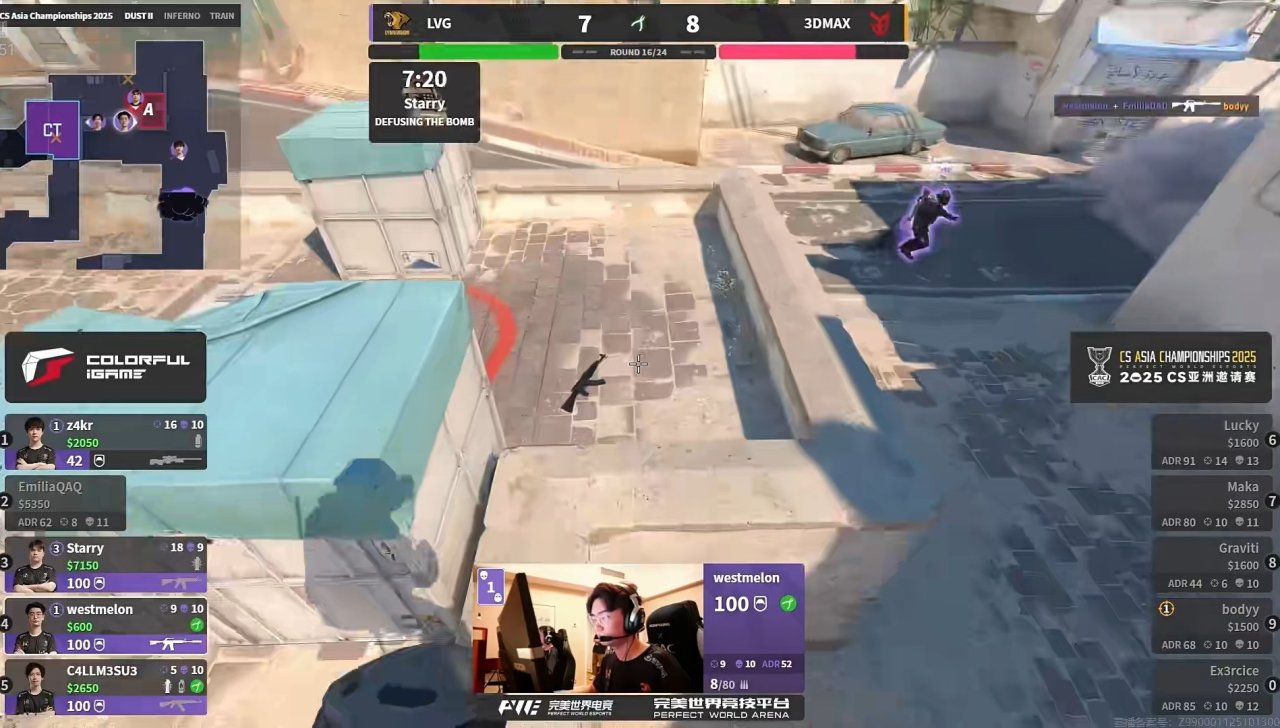Pick westmelon's row in the left roster
The width and height of the screenshot is (1280, 728).
pos(106,626)
